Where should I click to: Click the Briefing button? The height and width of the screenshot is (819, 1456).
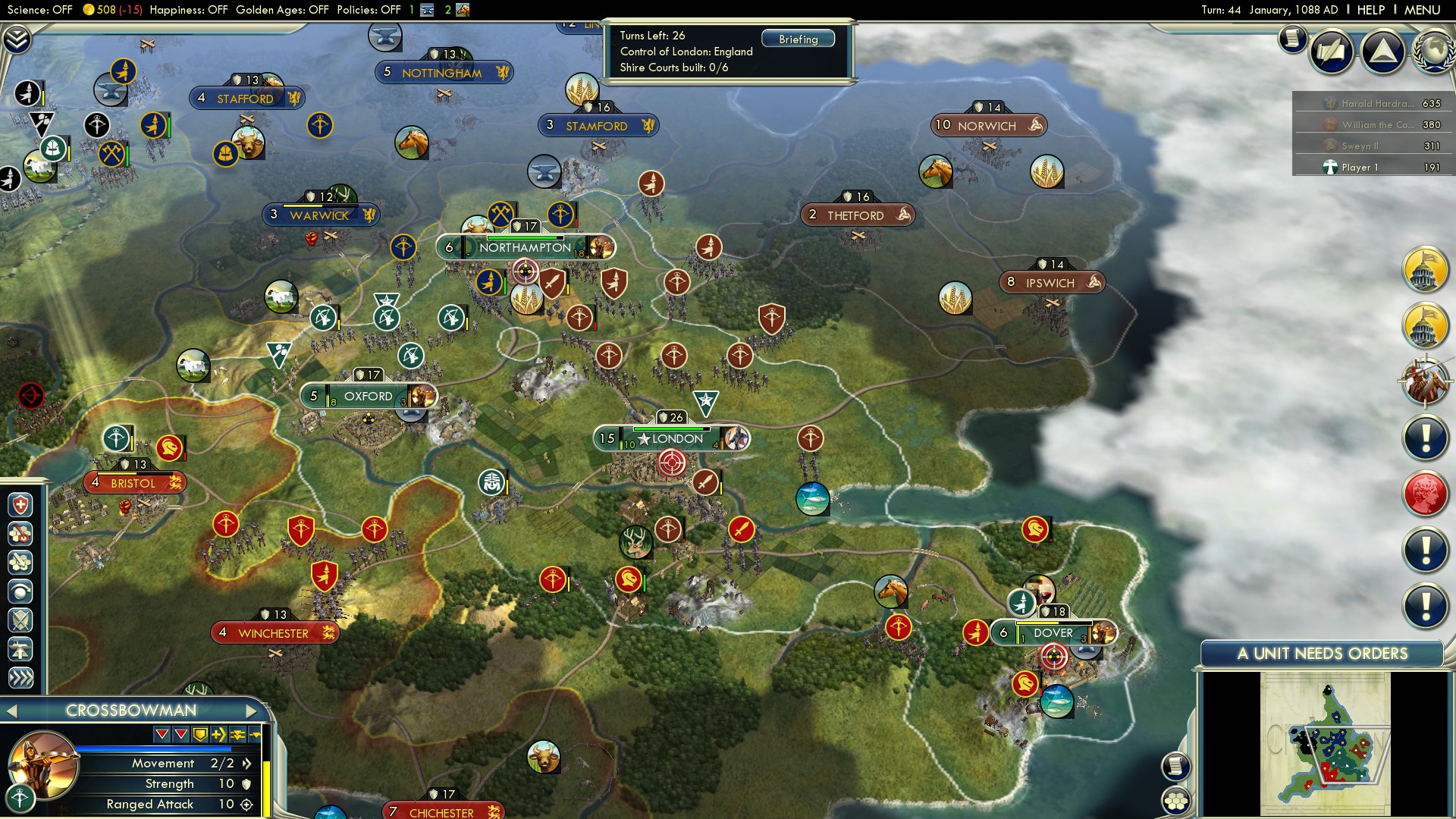(798, 38)
